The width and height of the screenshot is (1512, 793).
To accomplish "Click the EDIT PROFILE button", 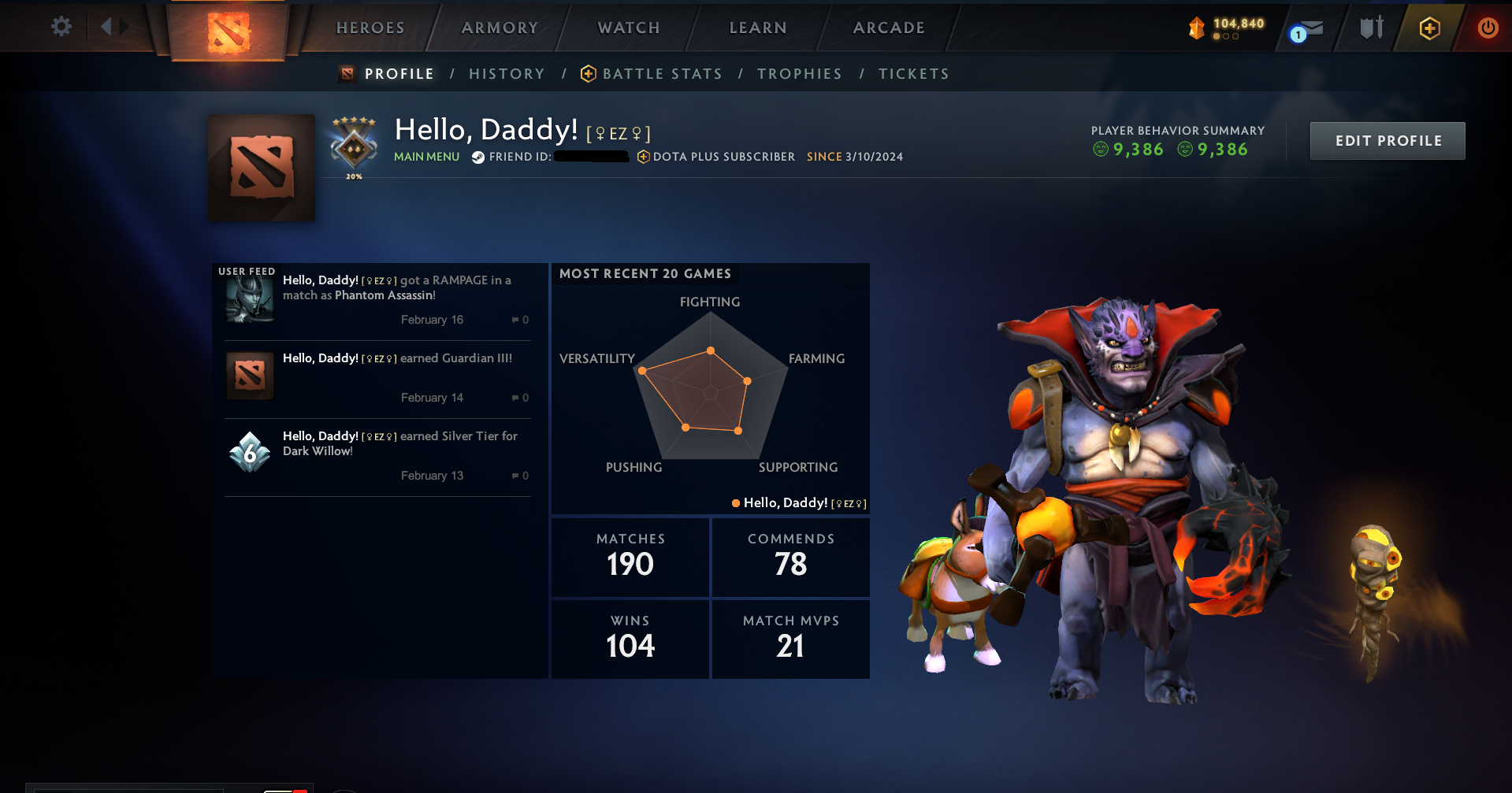I will click(1388, 140).
